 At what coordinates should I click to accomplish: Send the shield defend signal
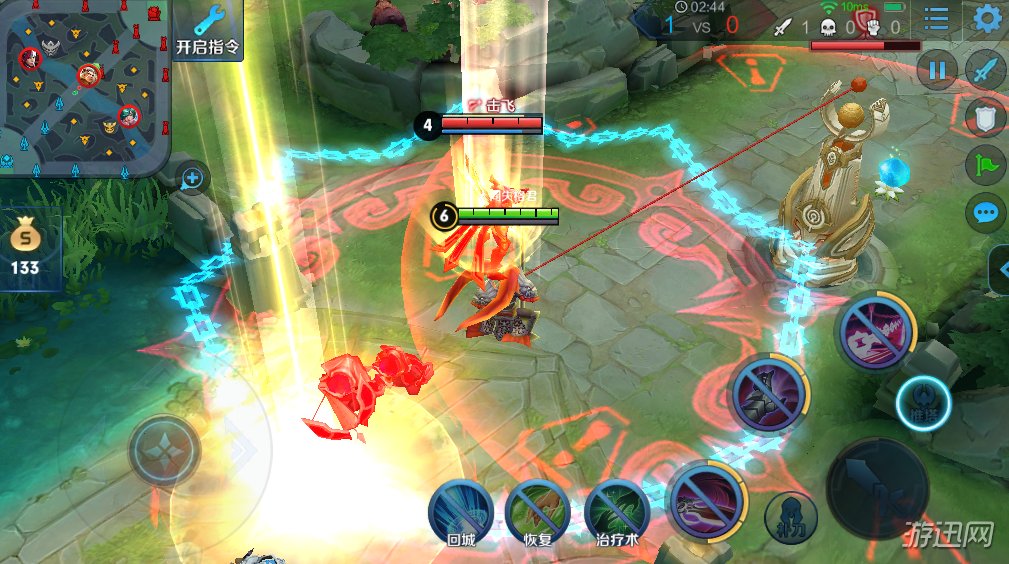(986, 117)
